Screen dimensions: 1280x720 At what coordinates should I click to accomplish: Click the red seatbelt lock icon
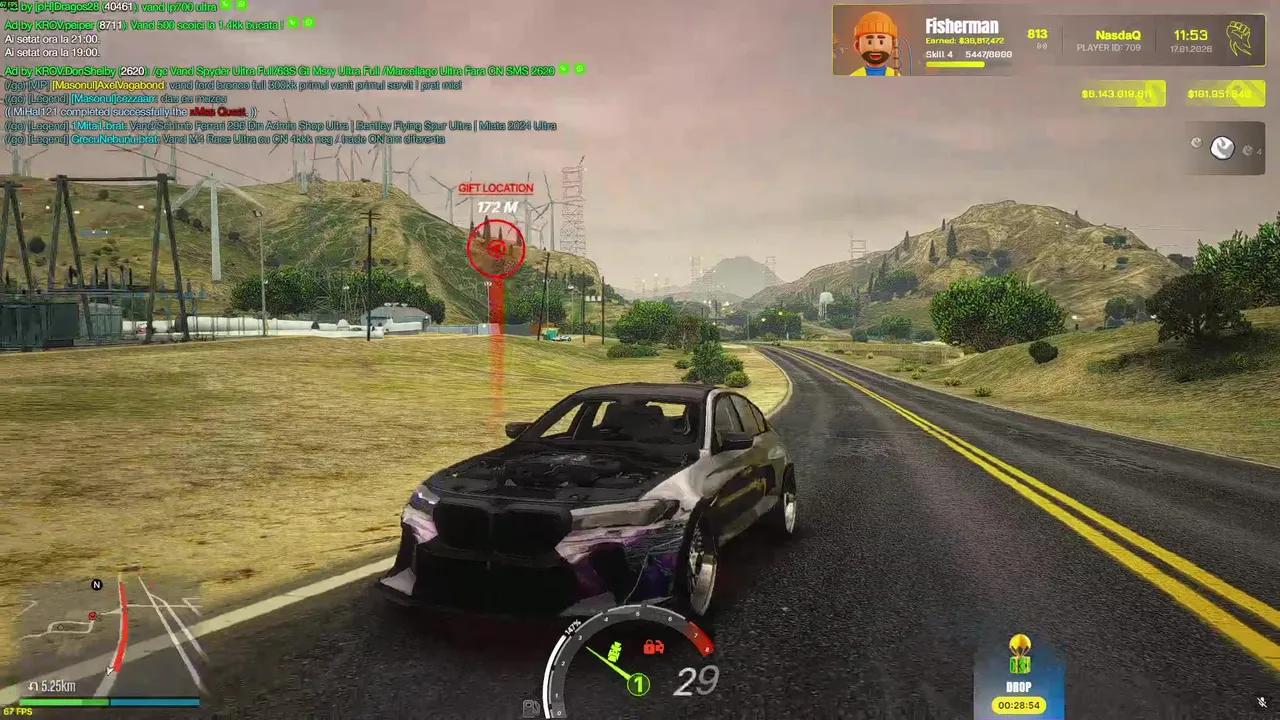pyautogui.click(x=650, y=647)
